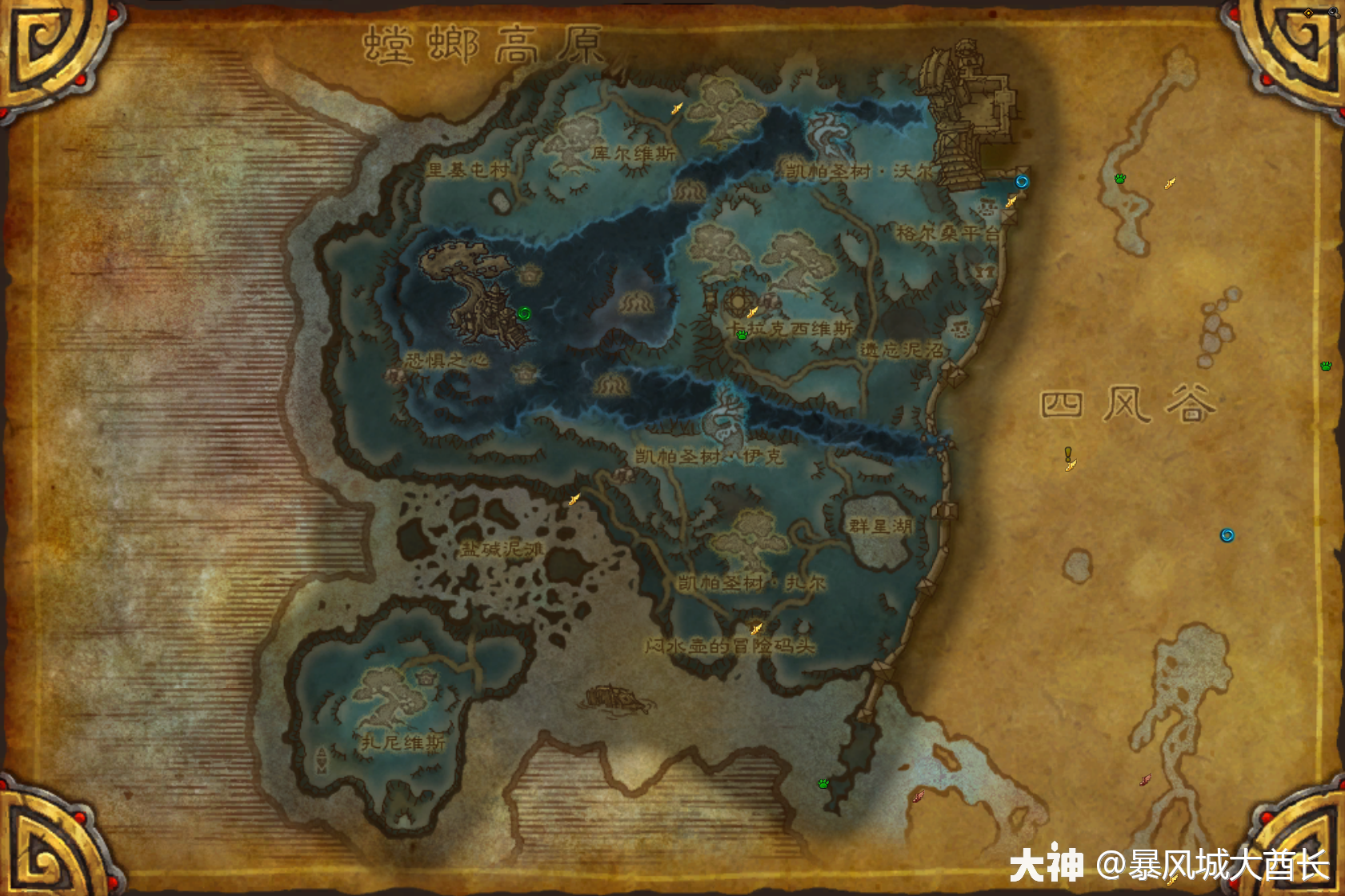Click the green portal circle near 恐惧之心
This screenshot has height=896, width=1345.
coord(525,312)
